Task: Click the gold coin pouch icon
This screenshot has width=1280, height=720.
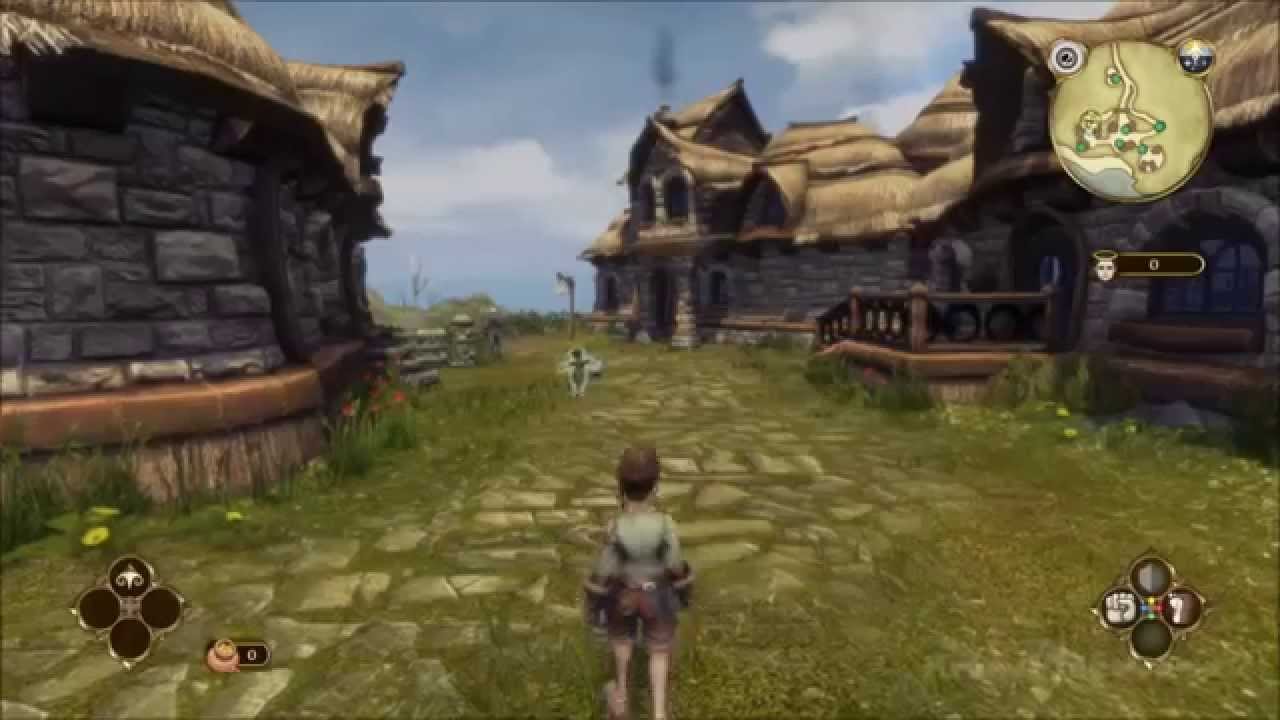Action: click(222, 655)
